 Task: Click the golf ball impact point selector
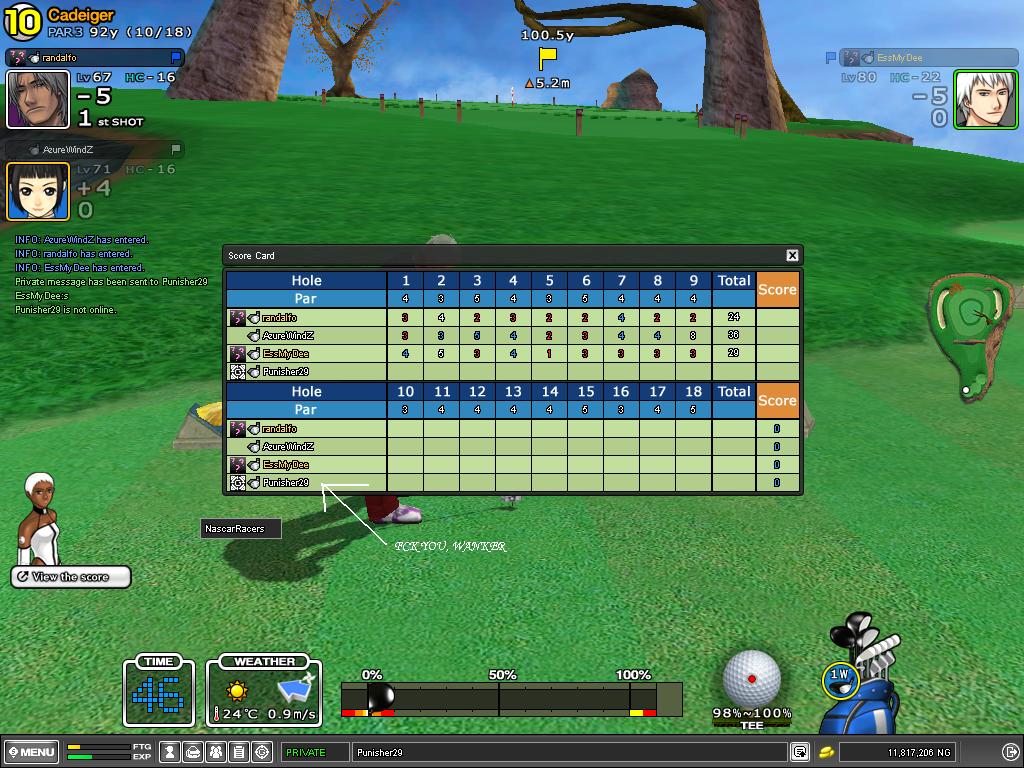pos(751,677)
